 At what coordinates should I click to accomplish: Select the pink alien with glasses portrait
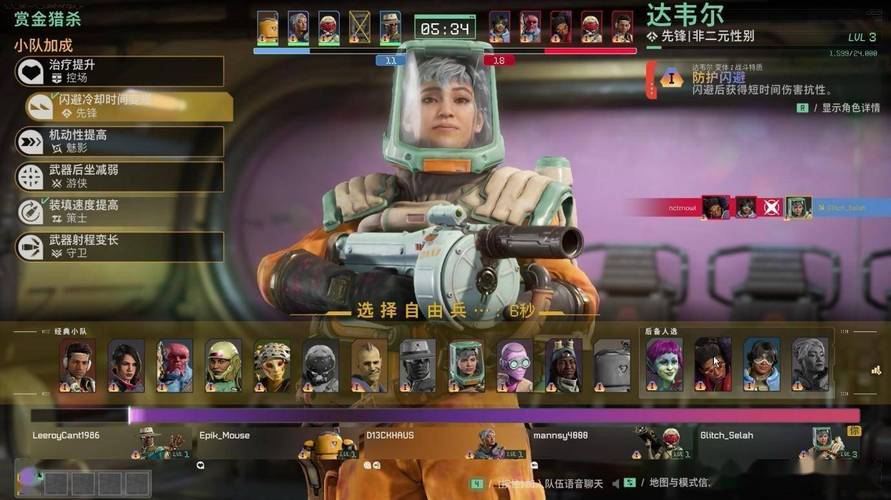(515, 365)
